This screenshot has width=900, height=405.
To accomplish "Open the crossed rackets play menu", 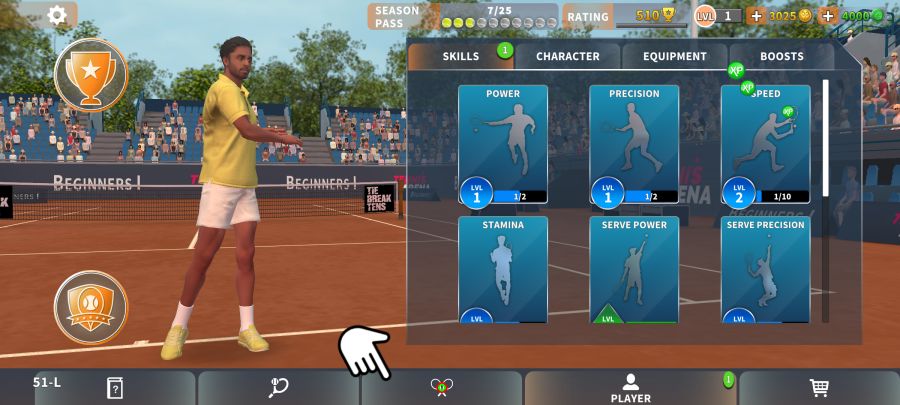I will point(441,388).
